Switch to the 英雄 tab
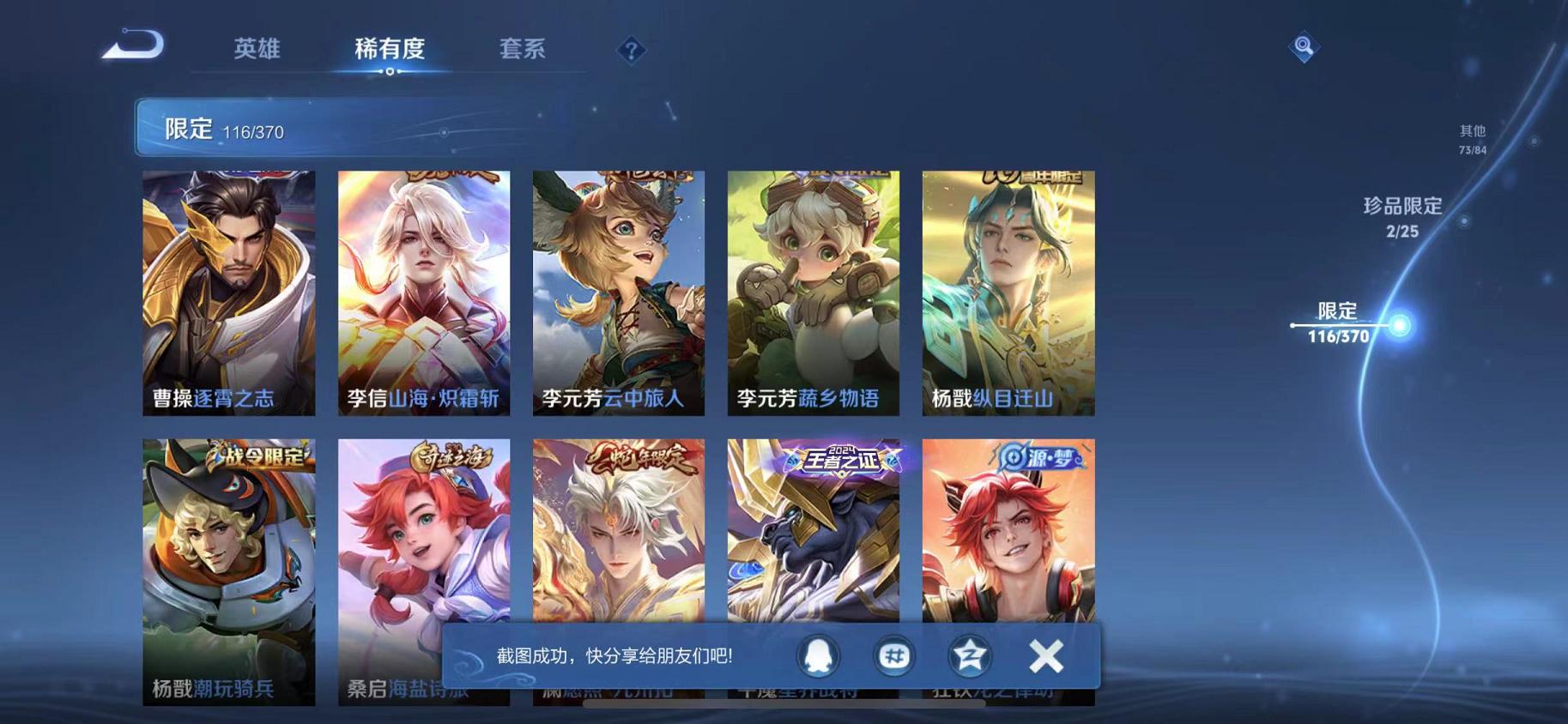 click(x=257, y=50)
